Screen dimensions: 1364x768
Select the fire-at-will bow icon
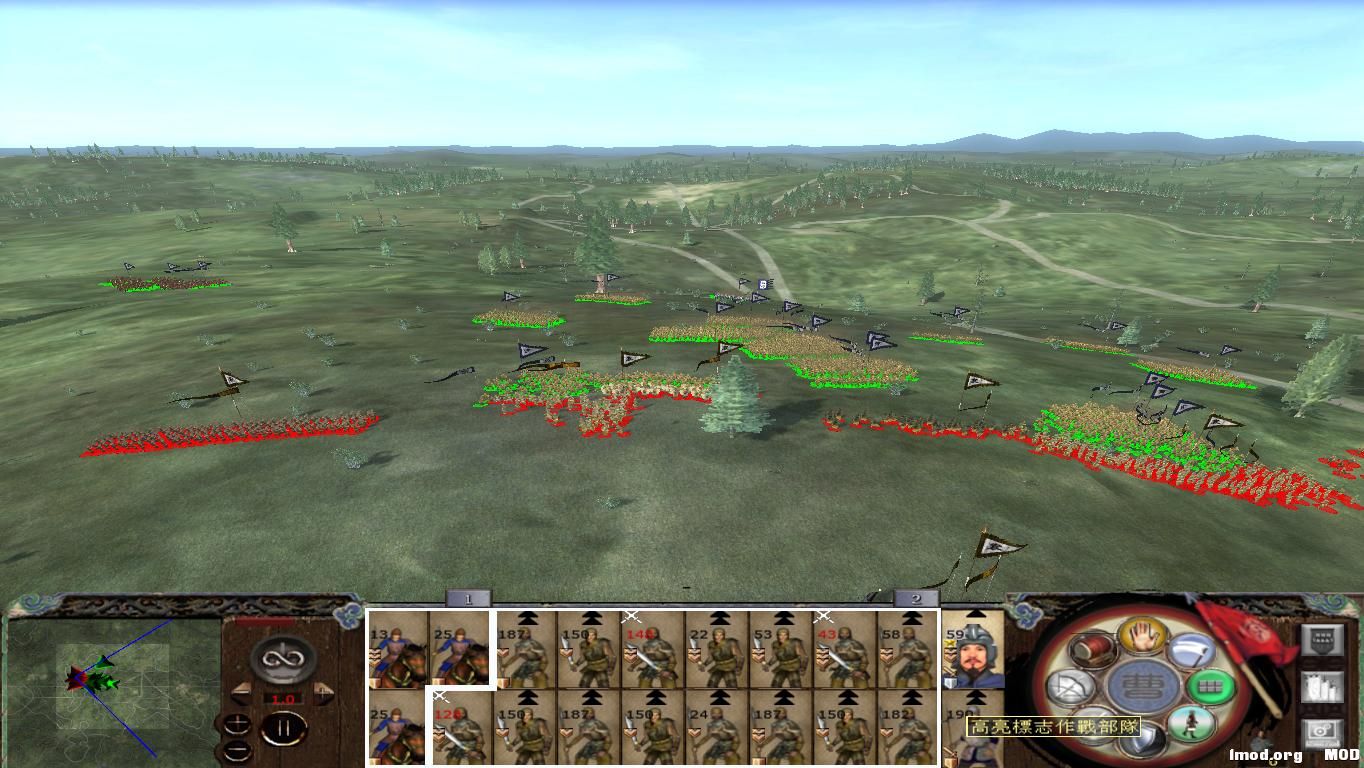click(1072, 687)
